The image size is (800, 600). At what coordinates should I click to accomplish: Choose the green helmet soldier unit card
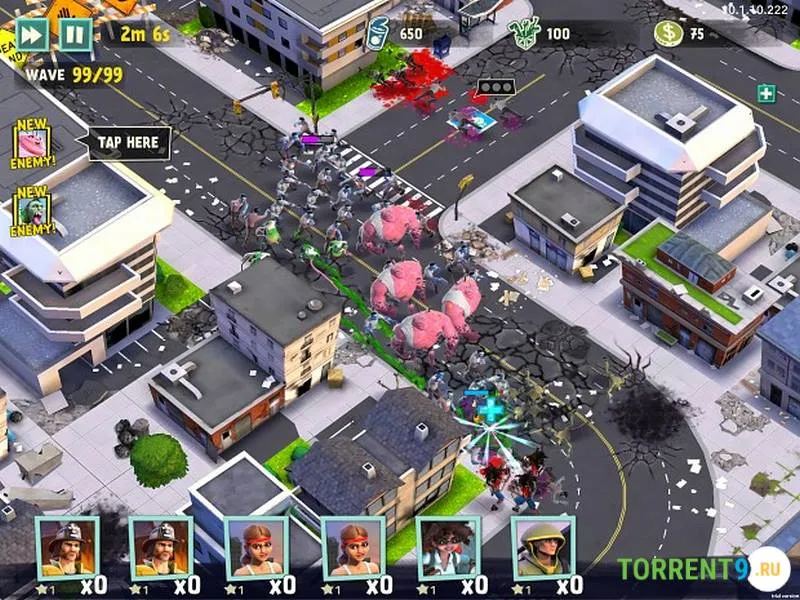[x=542, y=548]
